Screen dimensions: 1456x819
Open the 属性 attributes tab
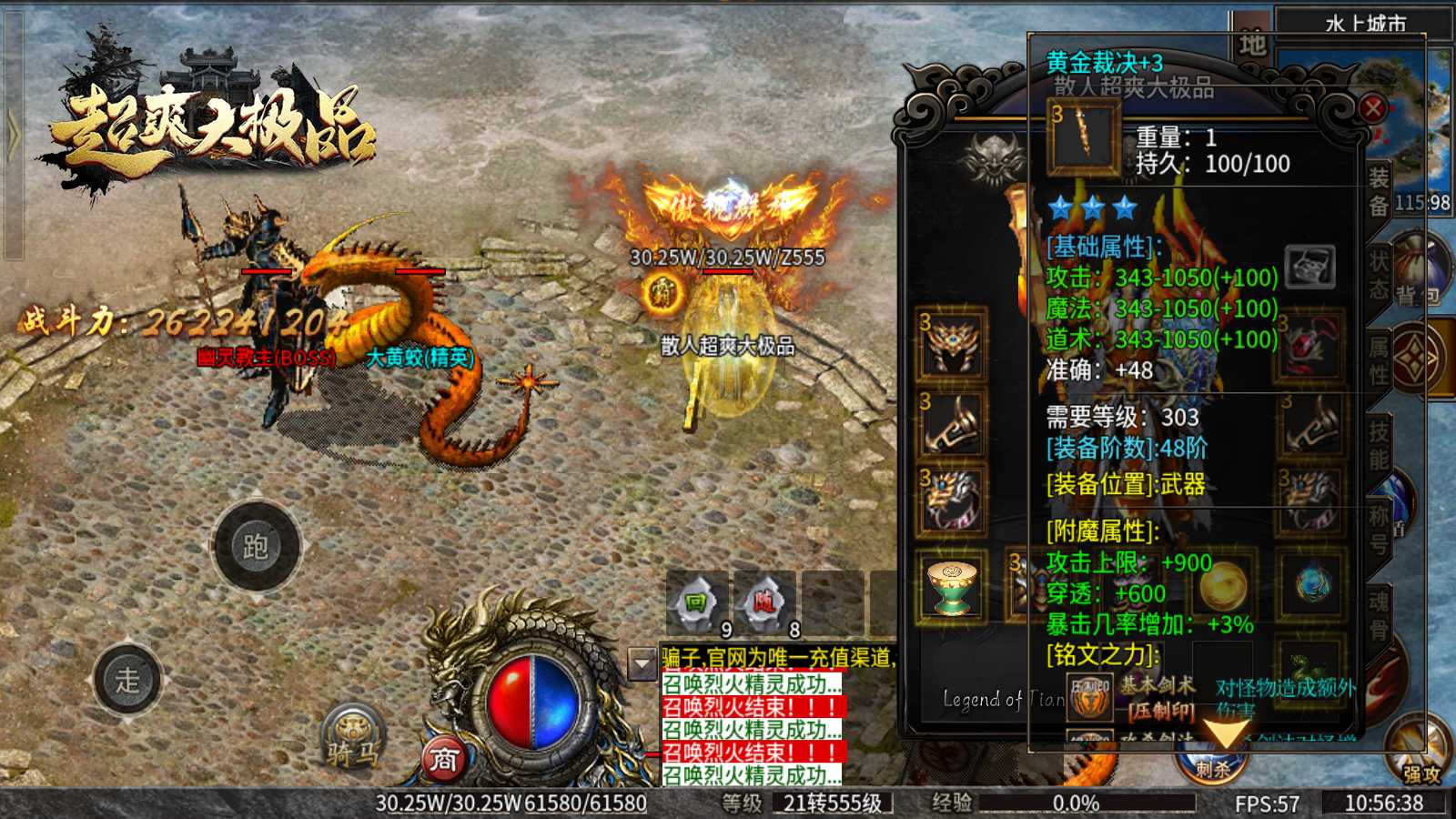[x=1379, y=359]
